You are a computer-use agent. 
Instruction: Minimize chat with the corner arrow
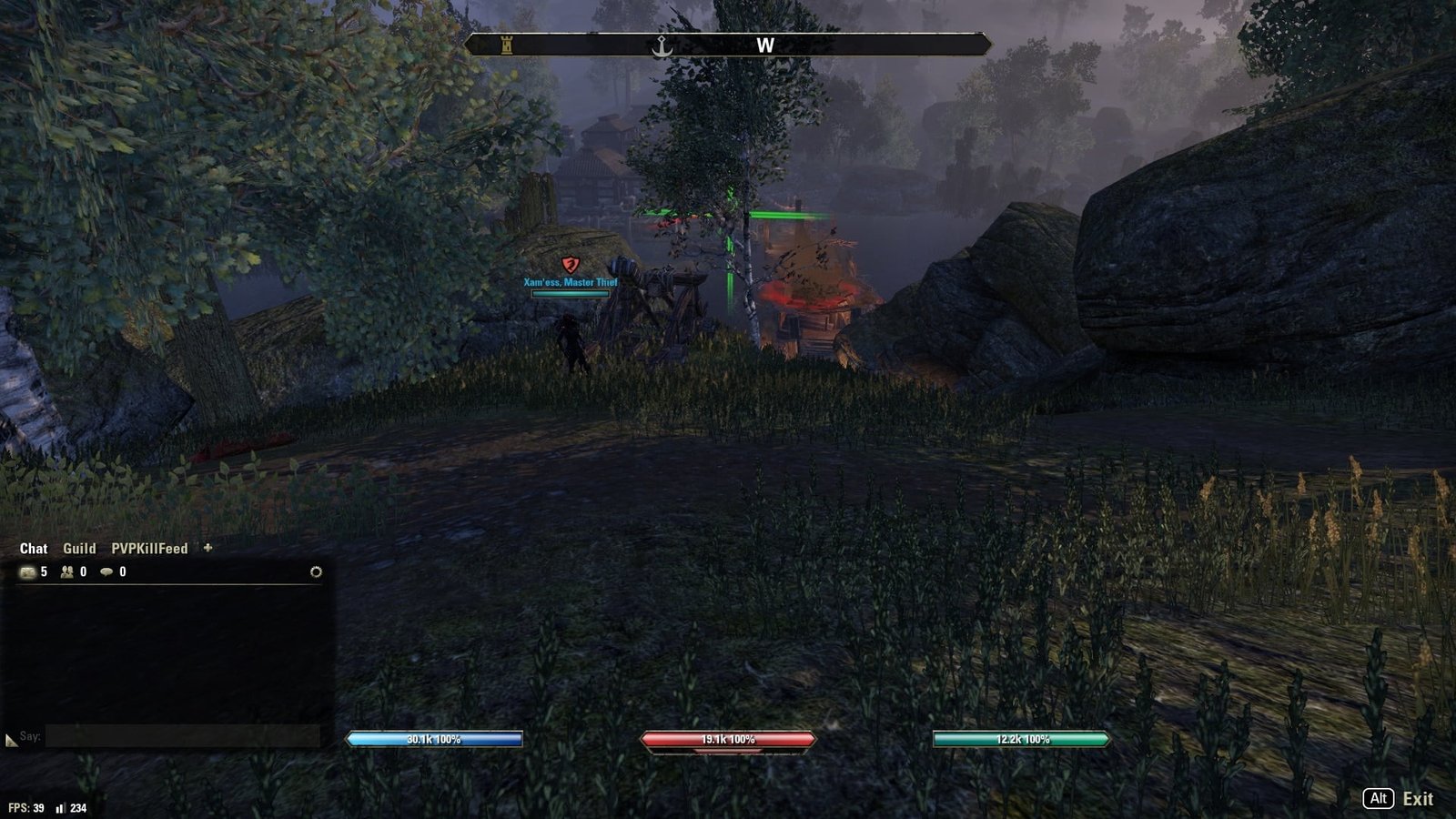pos(11,741)
